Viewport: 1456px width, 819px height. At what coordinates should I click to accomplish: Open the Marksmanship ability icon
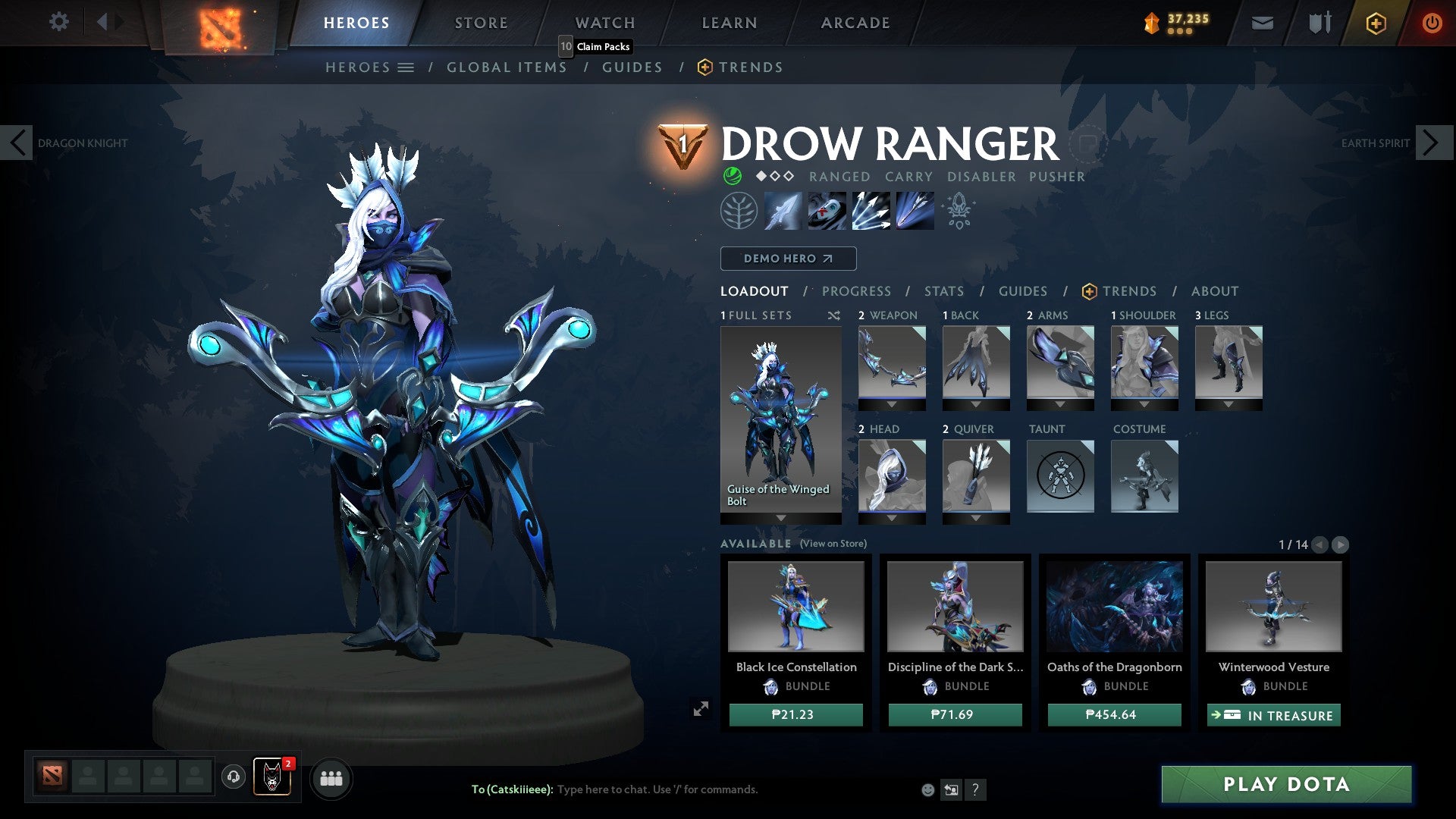[x=914, y=211]
